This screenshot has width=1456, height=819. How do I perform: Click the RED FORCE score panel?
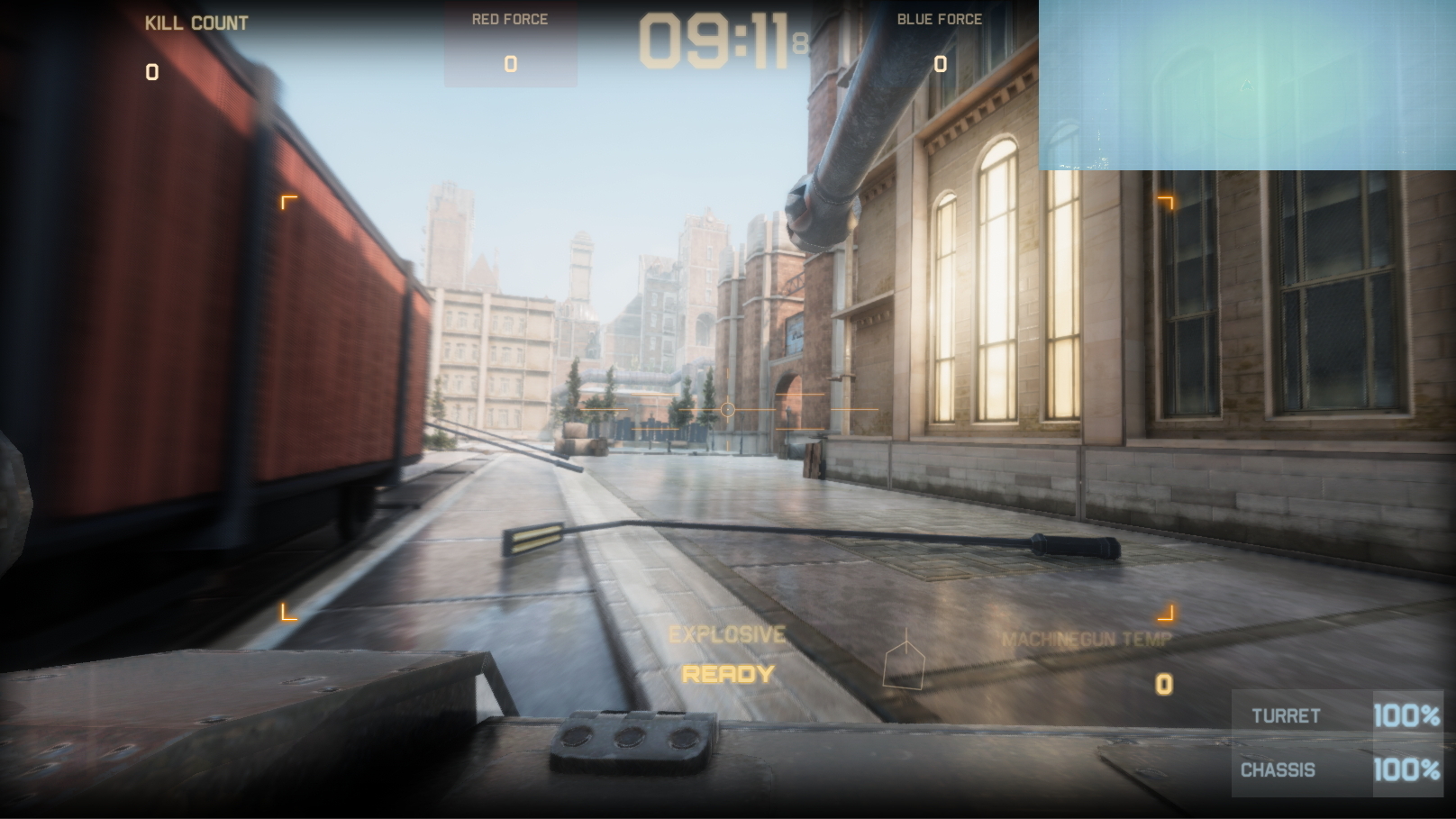[x=510, y=47]
